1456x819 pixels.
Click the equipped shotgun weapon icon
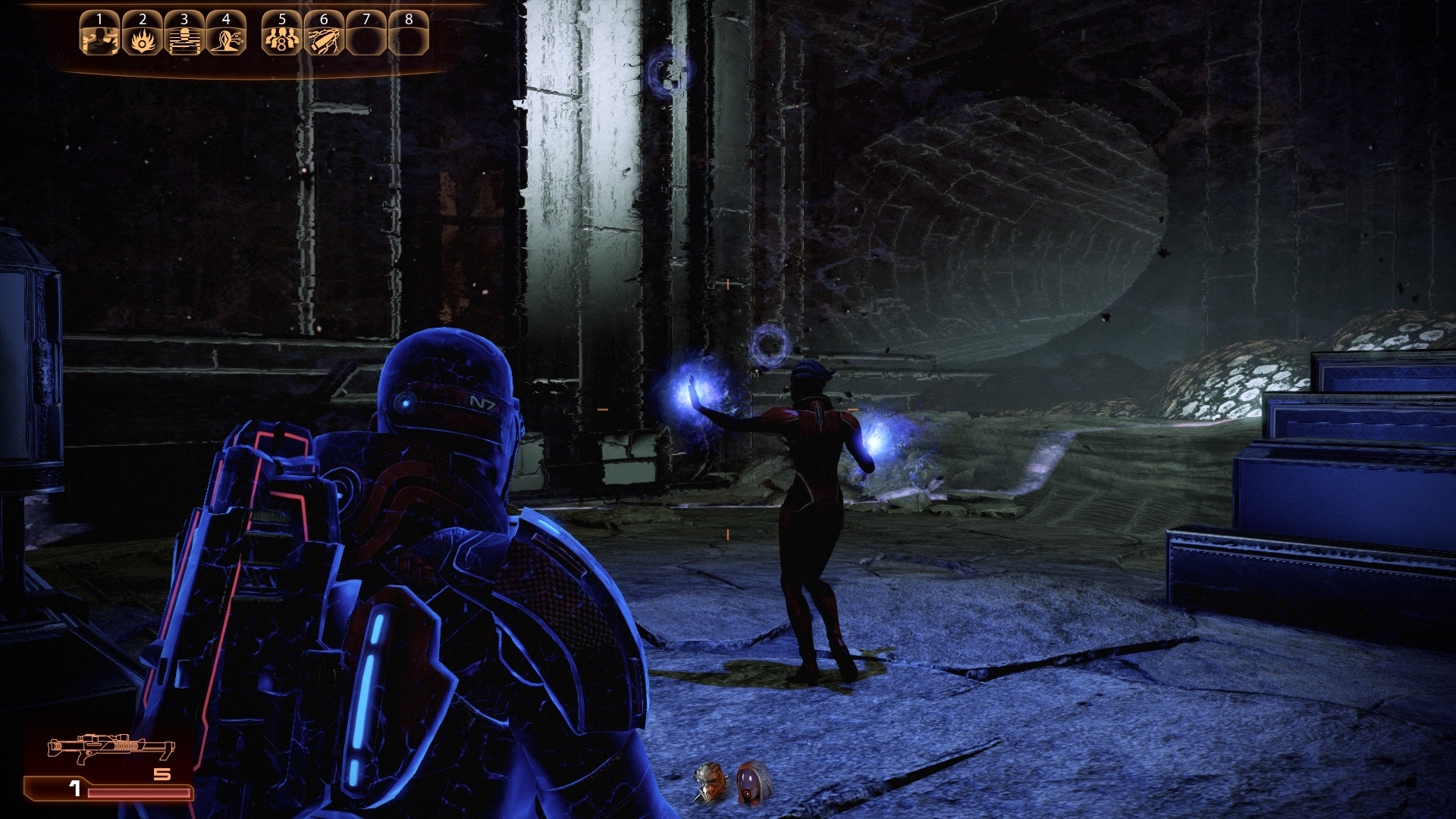[111, 748]
